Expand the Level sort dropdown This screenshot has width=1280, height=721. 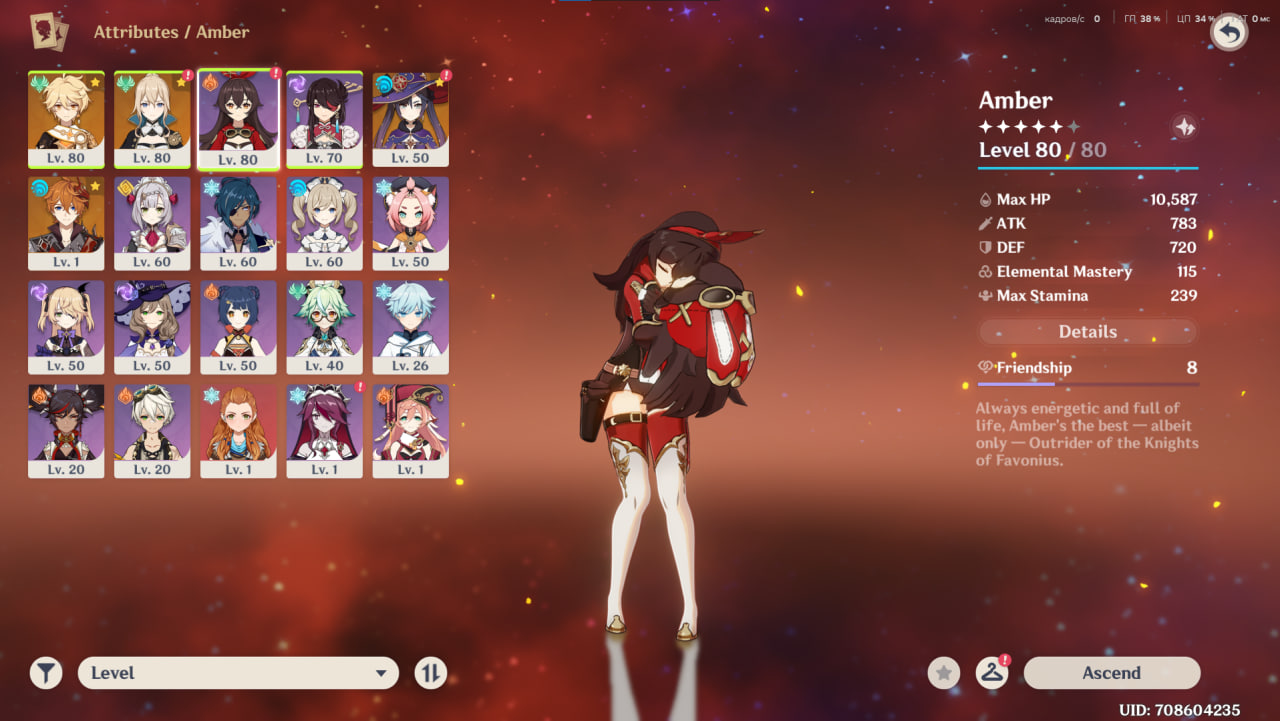pyautogui.click(x=238, y=673)
